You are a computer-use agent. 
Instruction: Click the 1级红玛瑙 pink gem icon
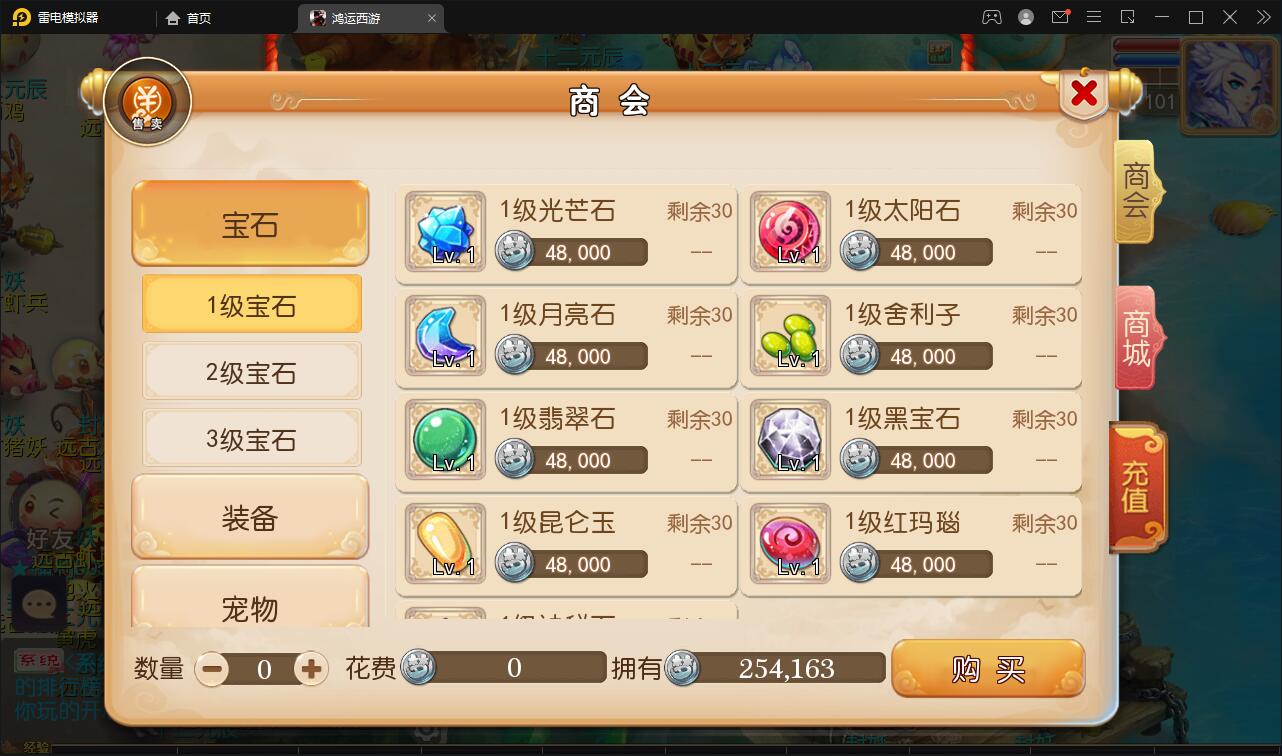(789, 543)
